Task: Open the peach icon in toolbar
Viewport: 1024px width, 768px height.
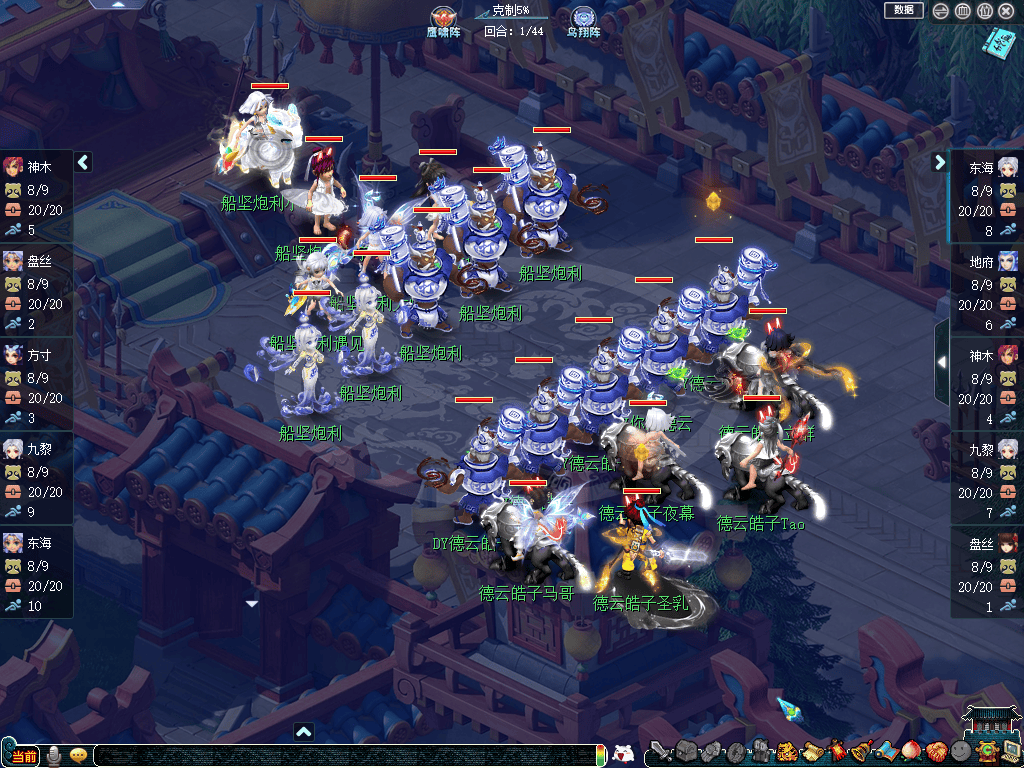Action: [x=910, y=751]
